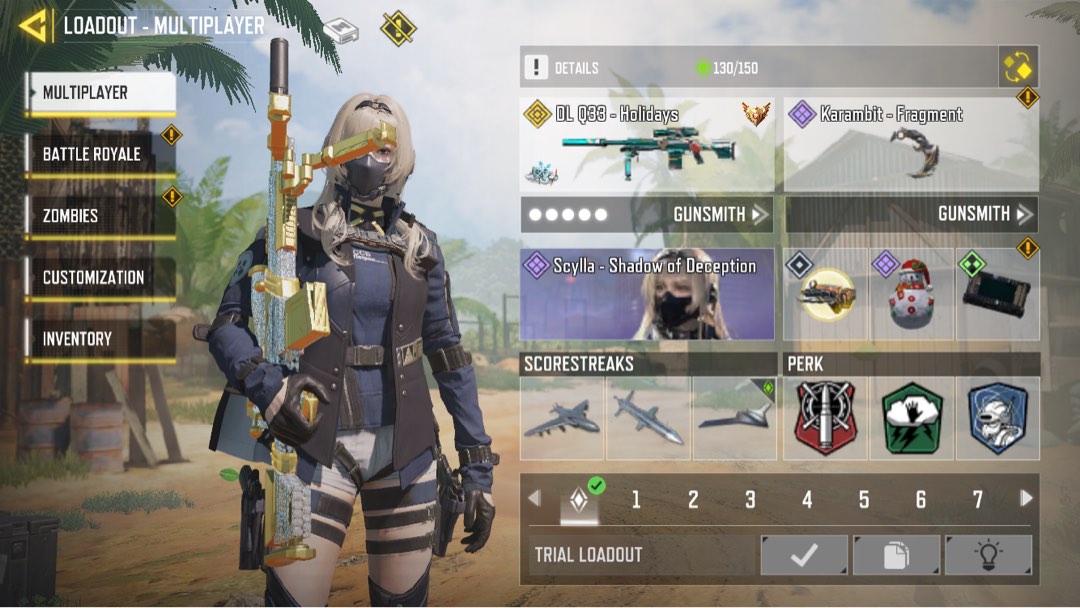Screen dimensions: 1080x608
Task: Click the lightbulb recommendation button
Action: pyautogui.click(x=988, y=555)
